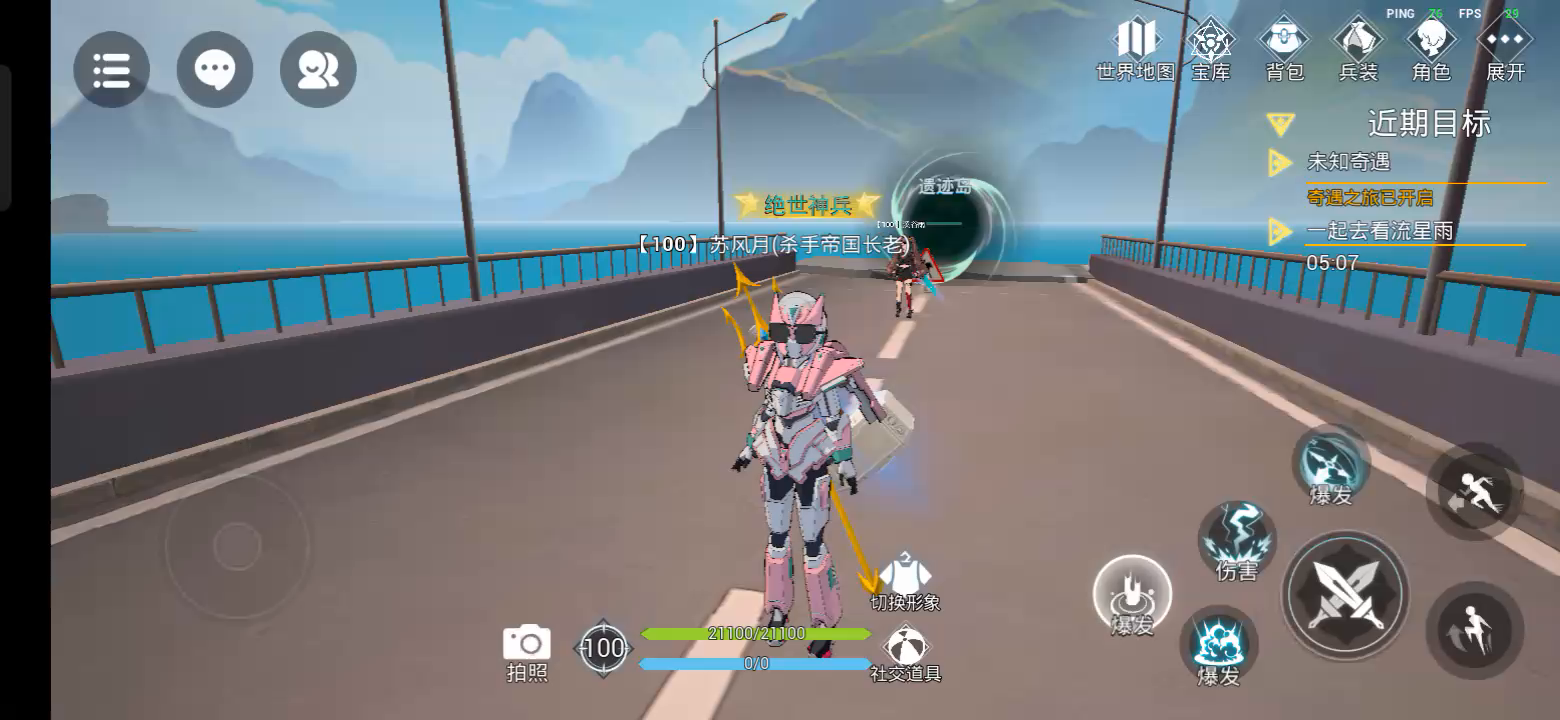This screenshot has width=1560, height=720.
Task: Open the 角色 character screen
Action: (x=1431, y=48)
